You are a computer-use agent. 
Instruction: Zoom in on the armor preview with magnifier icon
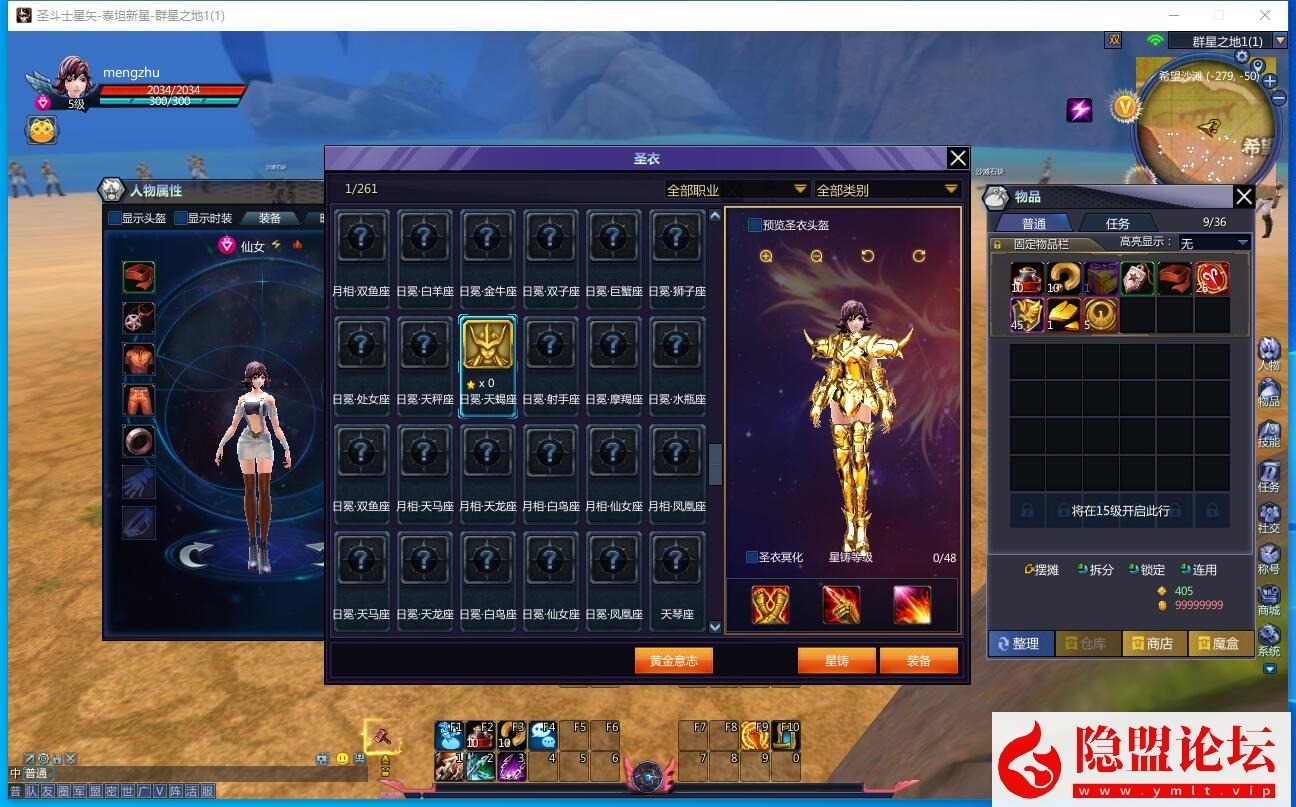(765, 256)
